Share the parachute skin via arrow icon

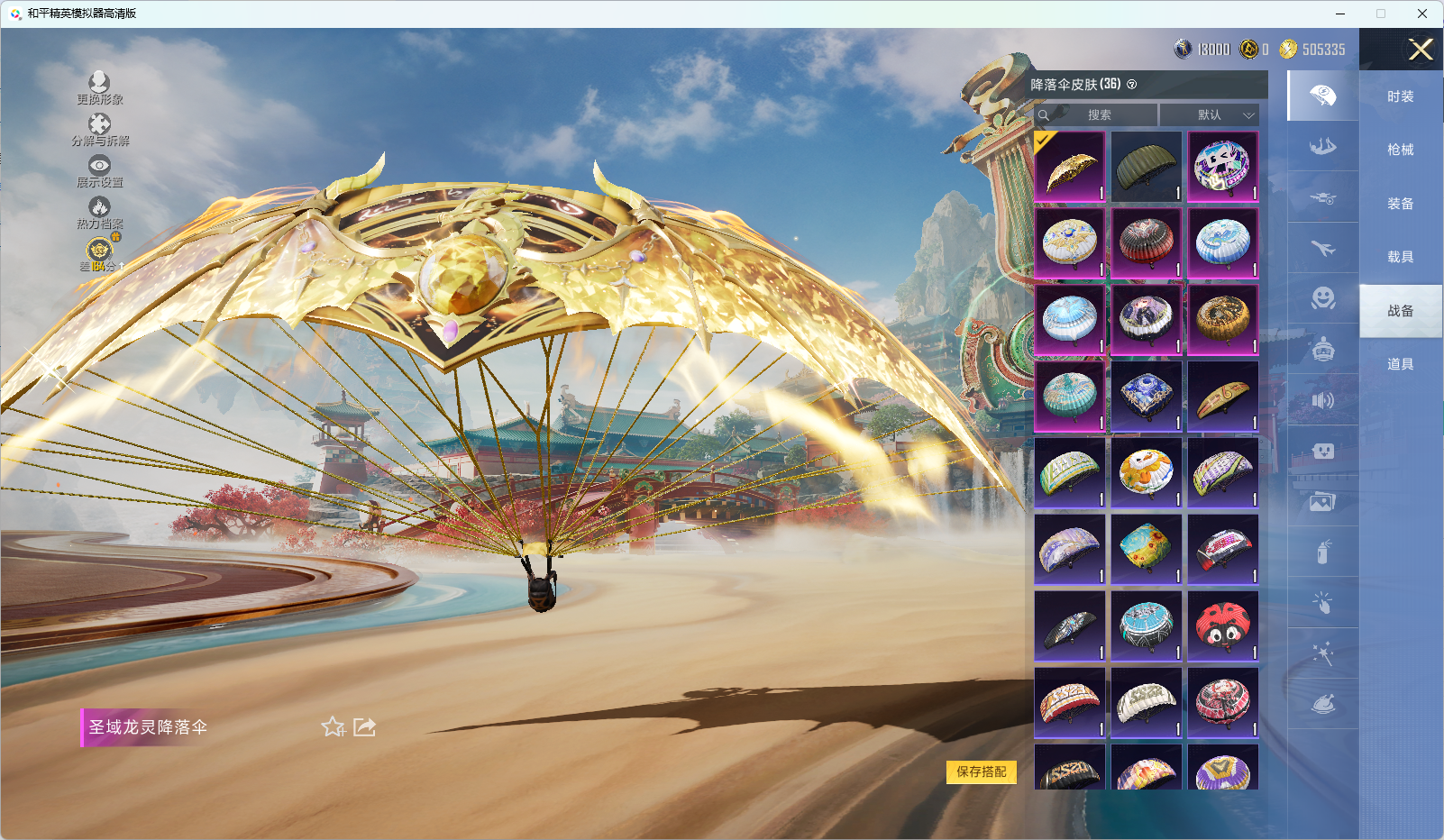(364, 726)
